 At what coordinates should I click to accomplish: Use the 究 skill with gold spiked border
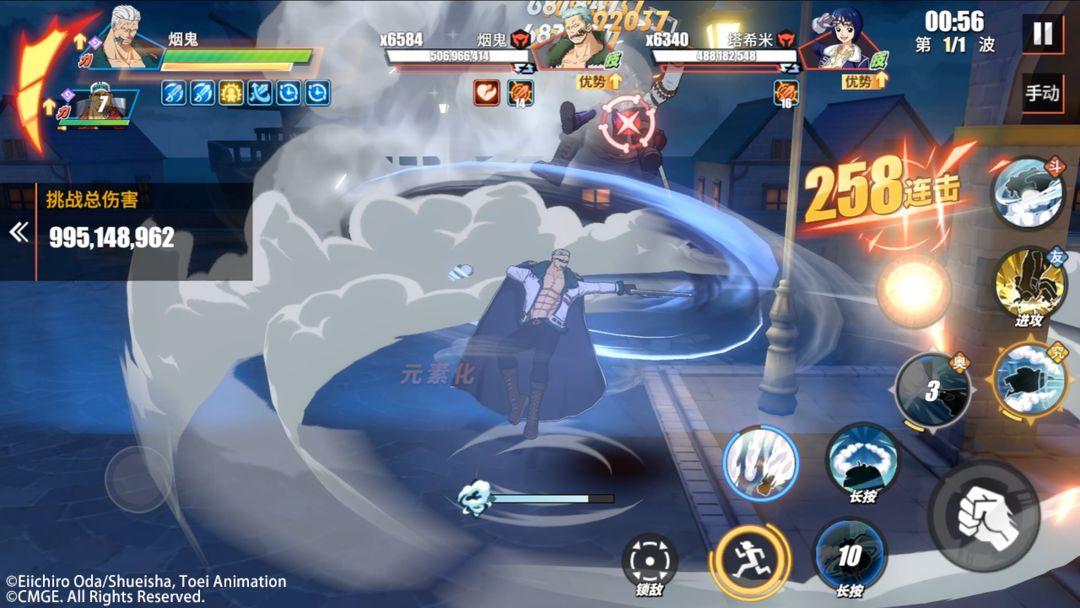click(1029, 379)
